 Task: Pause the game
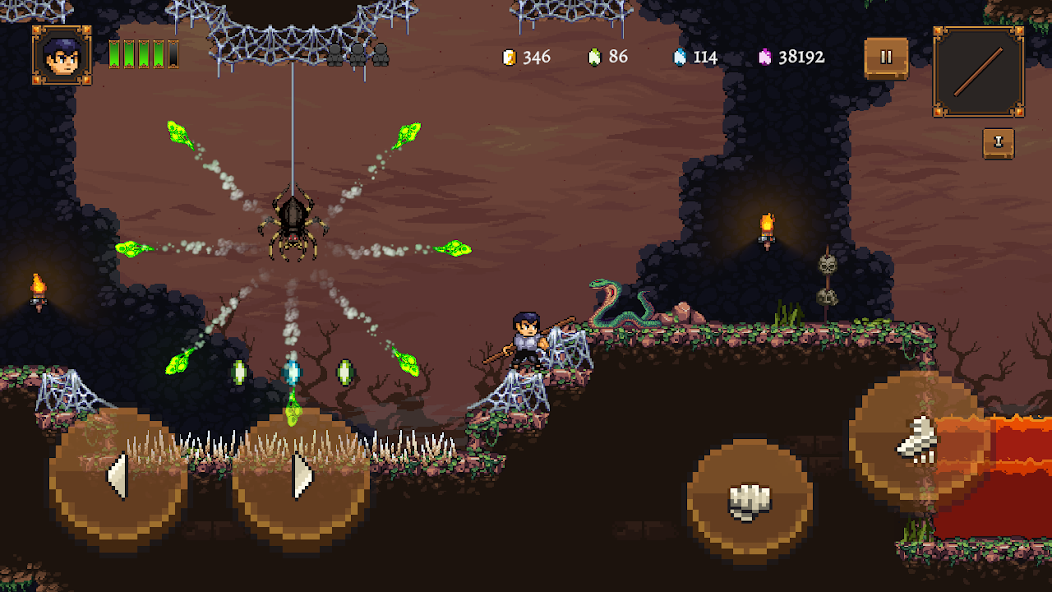click(x=886, y=58)
